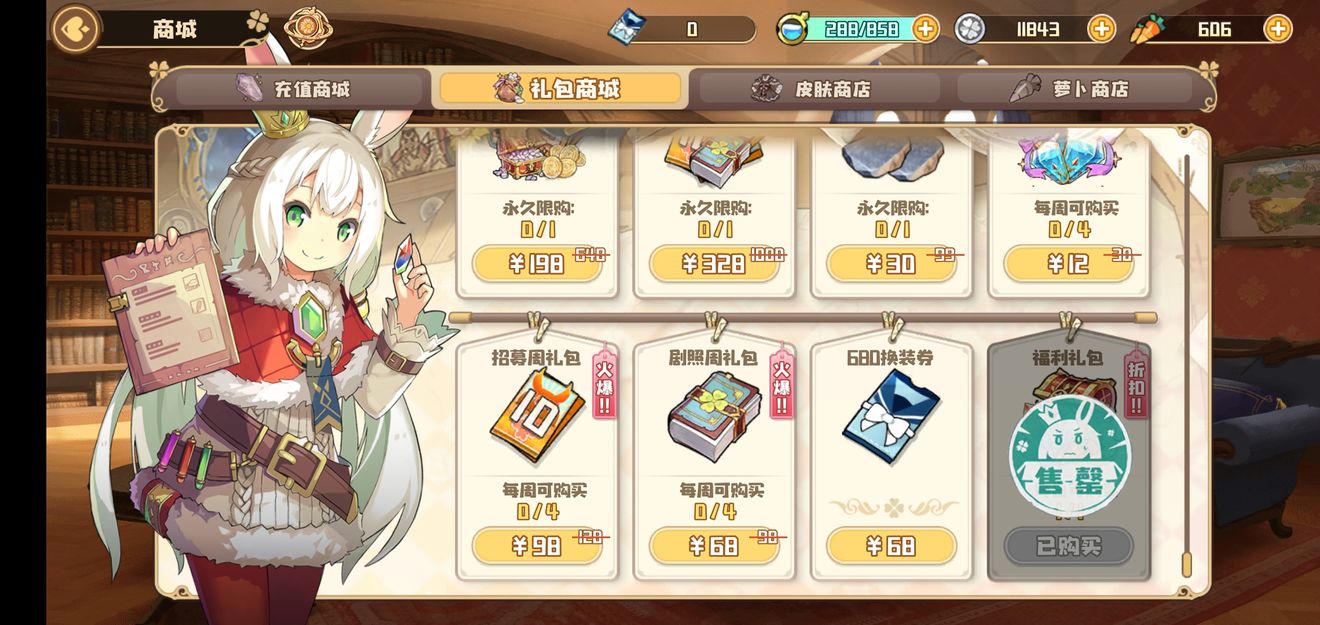This screenshot has height=625, width=1320.
Task: Switch to the 萝卜商店 tab
Action: tap(1076, 89)
